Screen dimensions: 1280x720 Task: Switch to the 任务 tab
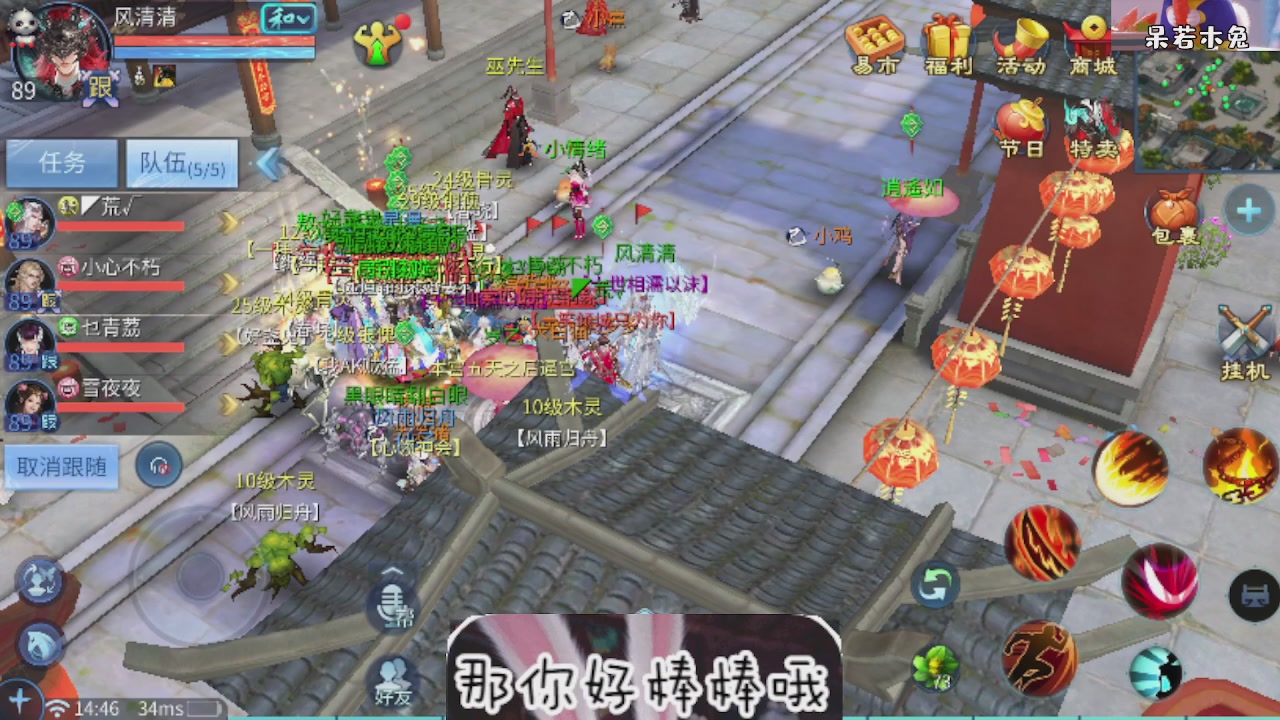click(61, 163)
